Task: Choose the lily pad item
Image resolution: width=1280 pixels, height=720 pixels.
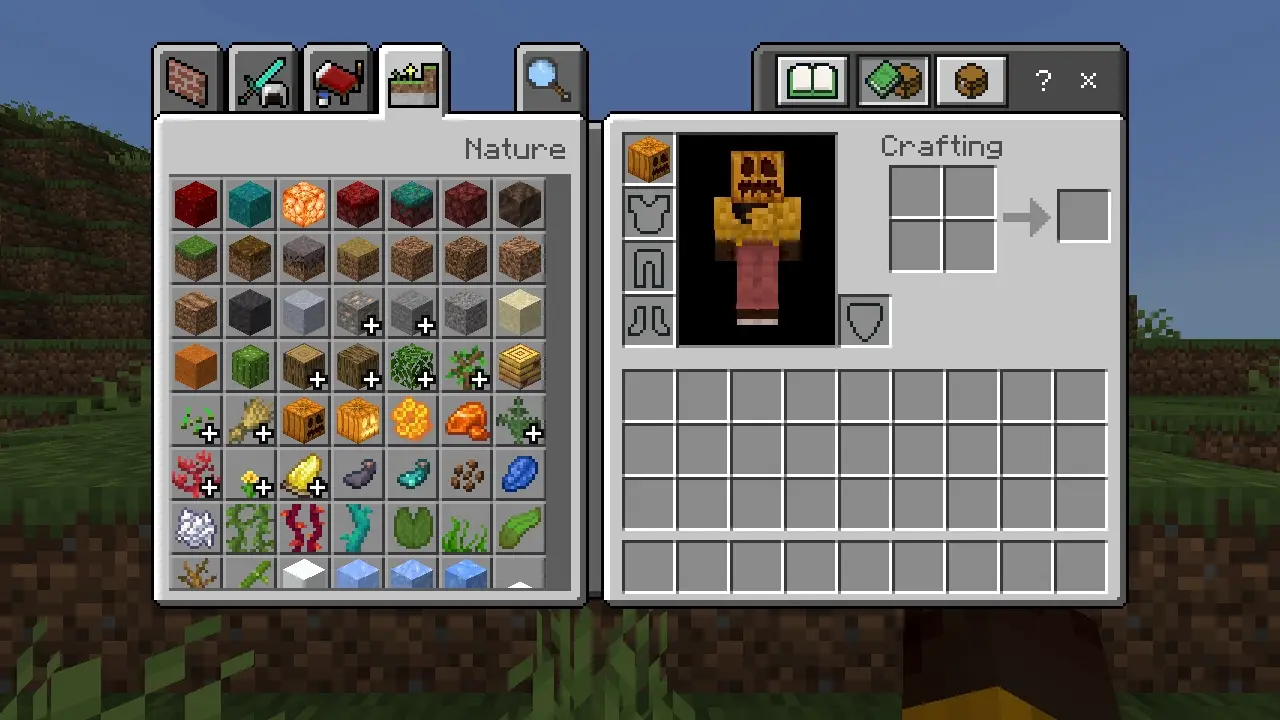Action: (x=412, y=528)
